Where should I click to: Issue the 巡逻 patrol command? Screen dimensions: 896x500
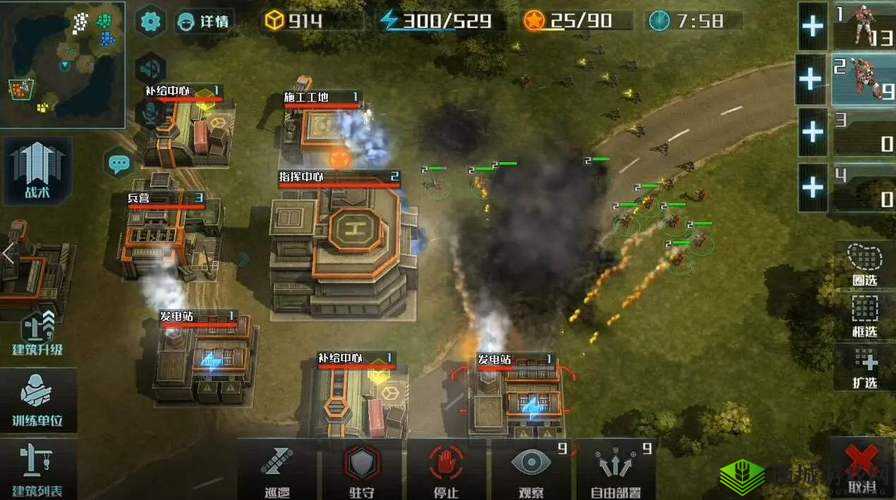click(x=277, y=468)
